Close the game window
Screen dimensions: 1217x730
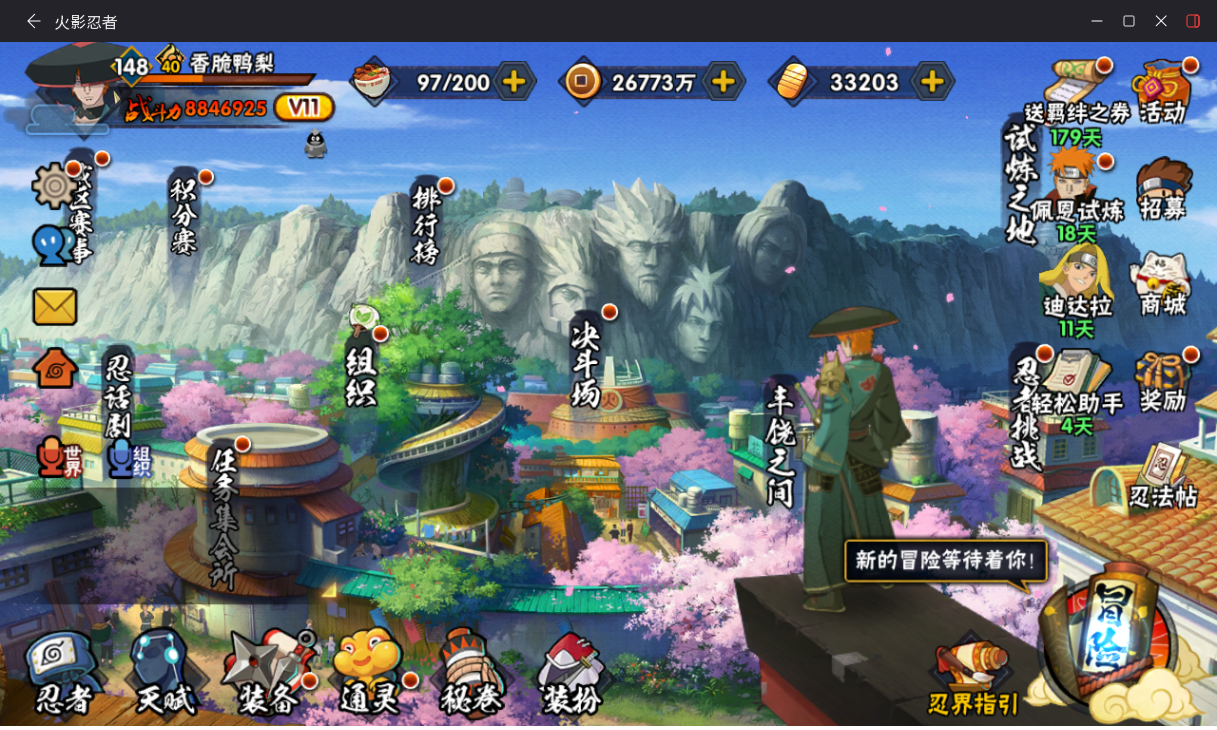coord(1161,21)
